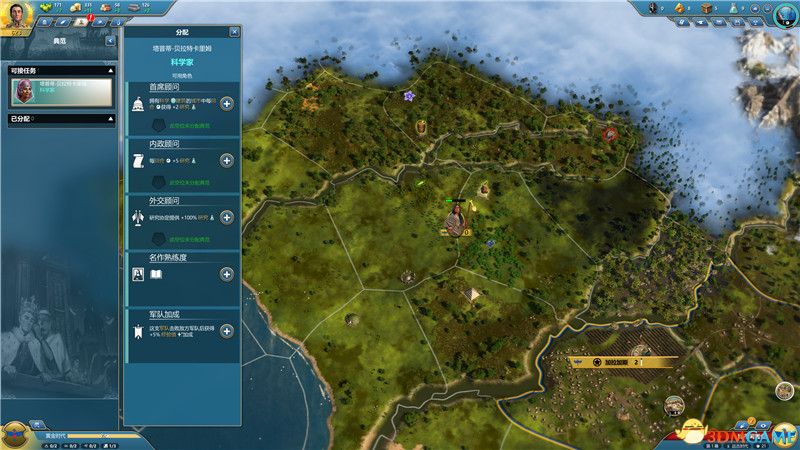The width and height of the screenshot is (800, 450).
Task: Assign scientist to 首席顾问 slot
Action: point(227,104)
